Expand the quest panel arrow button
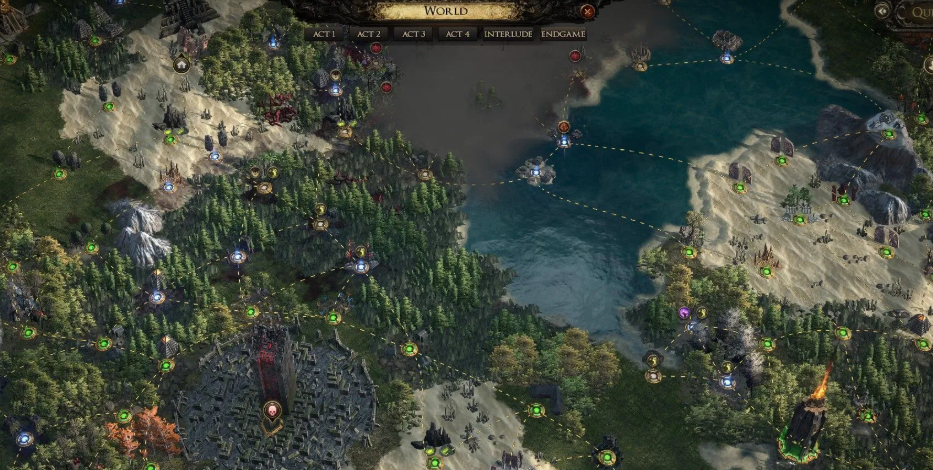Screen dimensions: 933x470 point(882,11)
